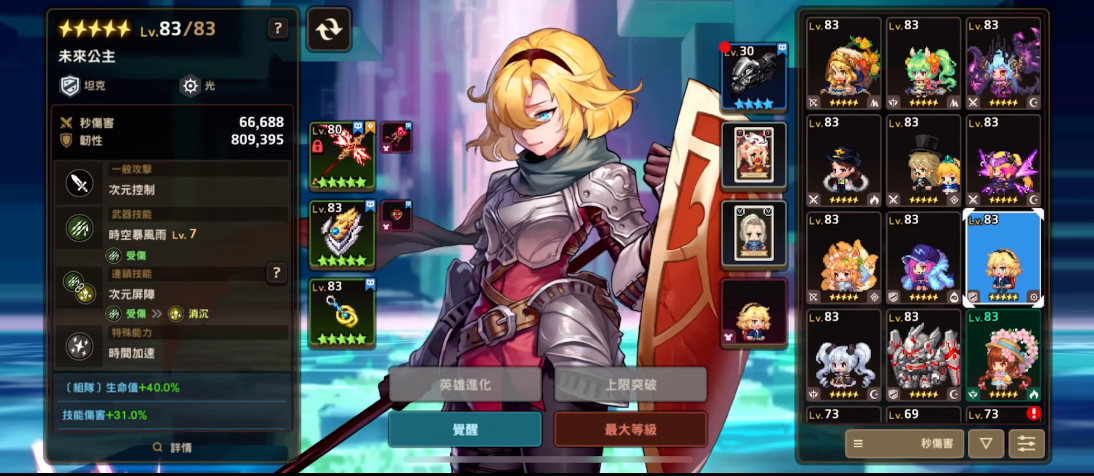Click the 上限突破 button
Screen dimensions: 1094x476
(x=630, y=384)
